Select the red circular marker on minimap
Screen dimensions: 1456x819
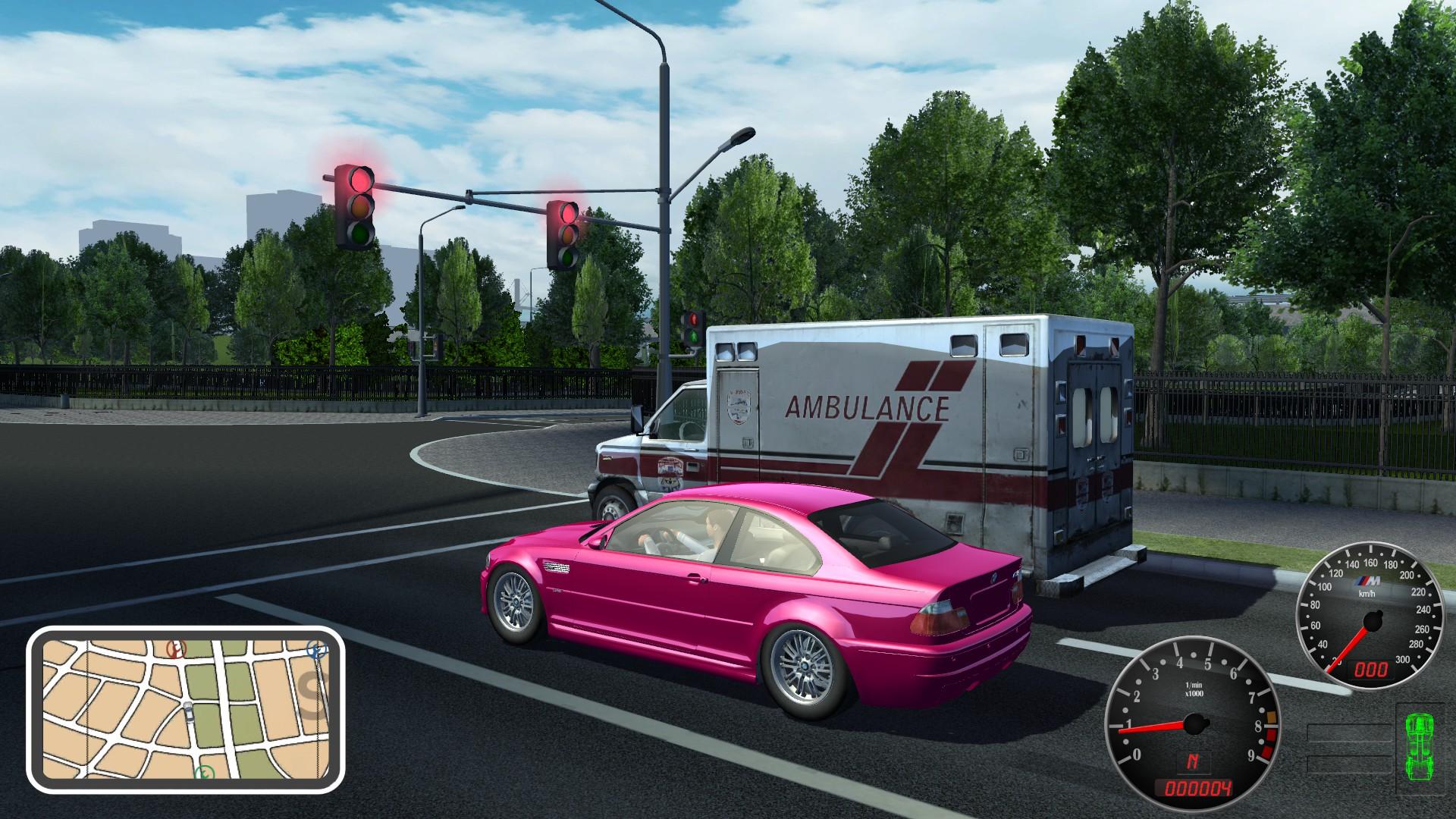coord(176,649)
